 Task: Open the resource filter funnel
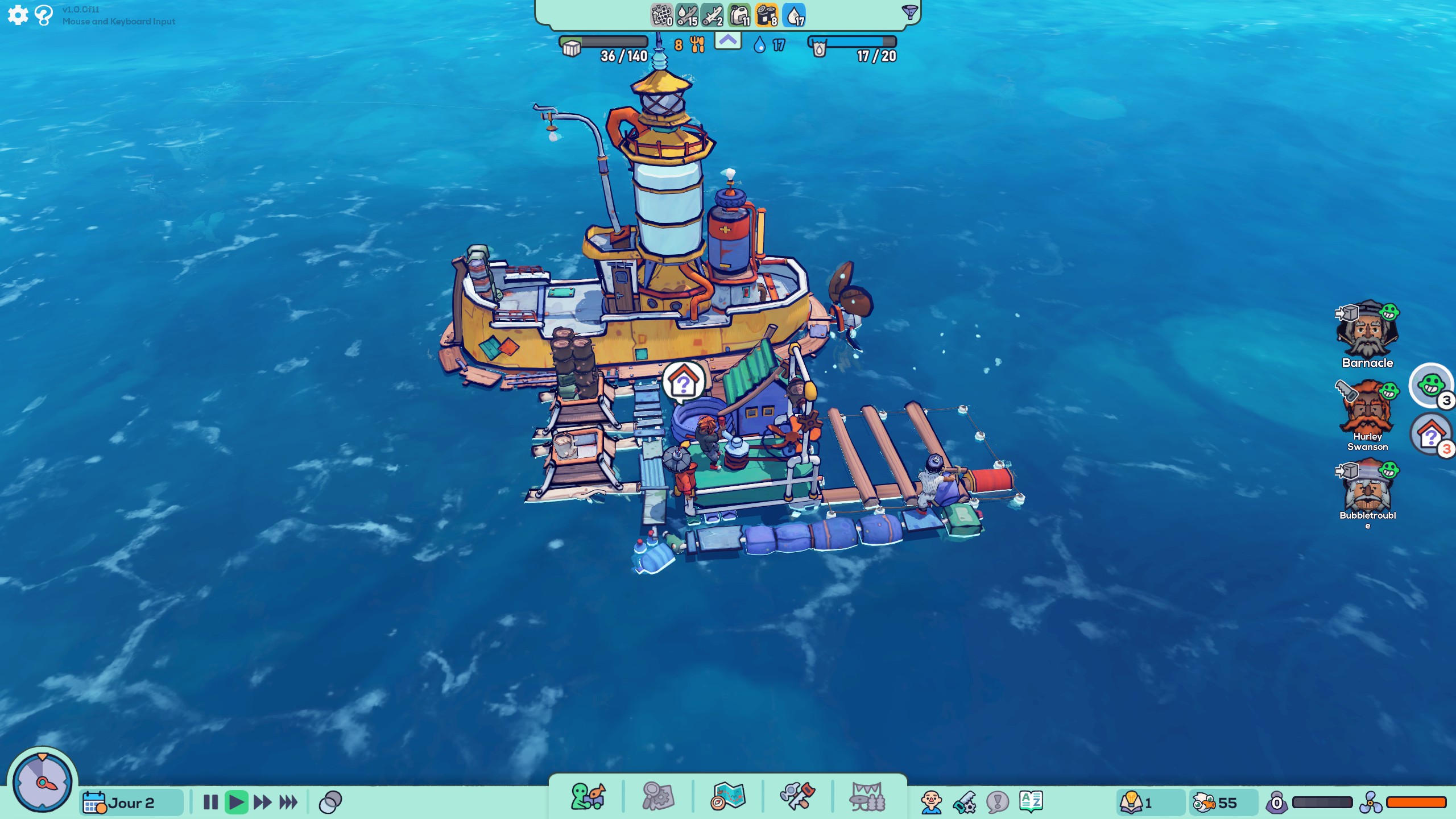909,13
